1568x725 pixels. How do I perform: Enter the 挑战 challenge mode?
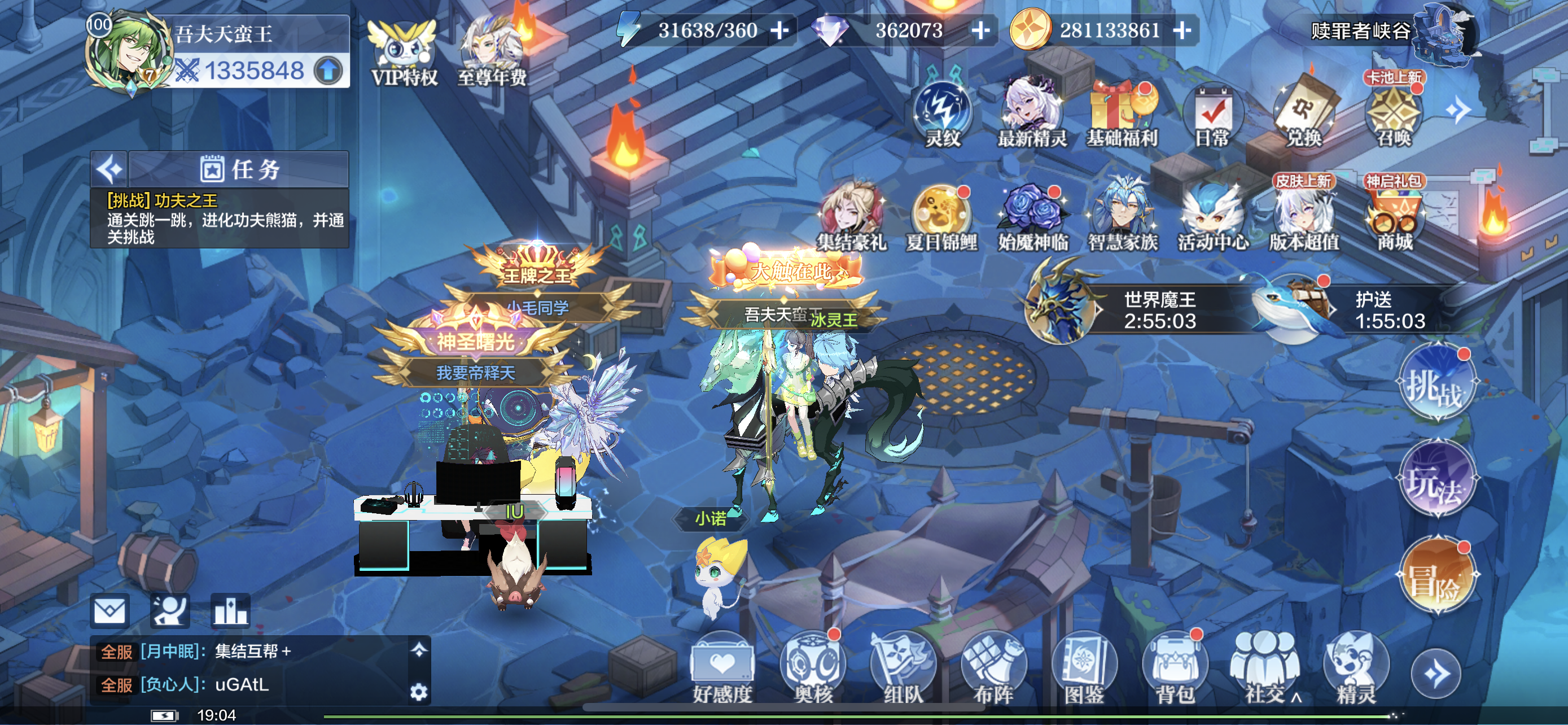tap(1436, 385)
